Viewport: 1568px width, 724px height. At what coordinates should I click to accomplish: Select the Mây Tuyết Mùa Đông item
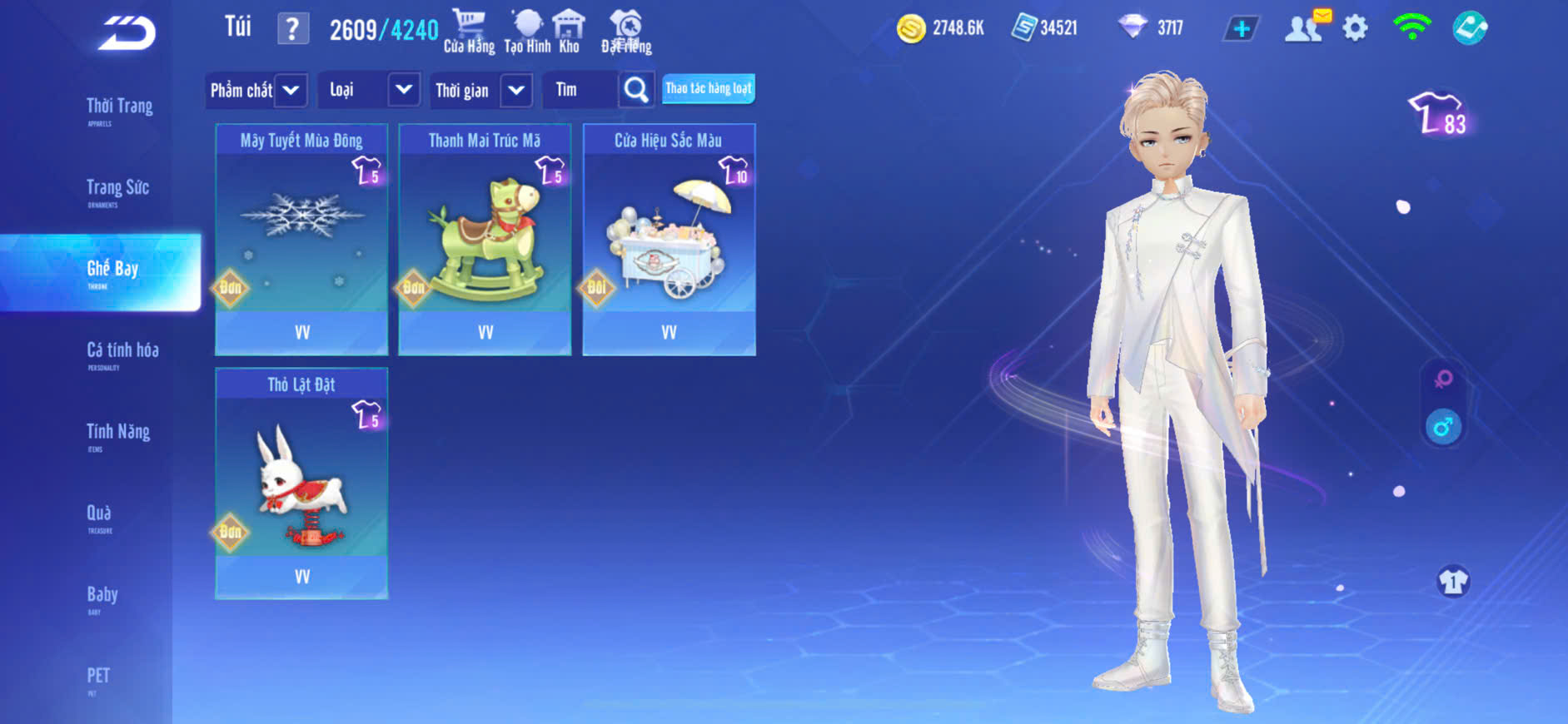click(301, 240)
